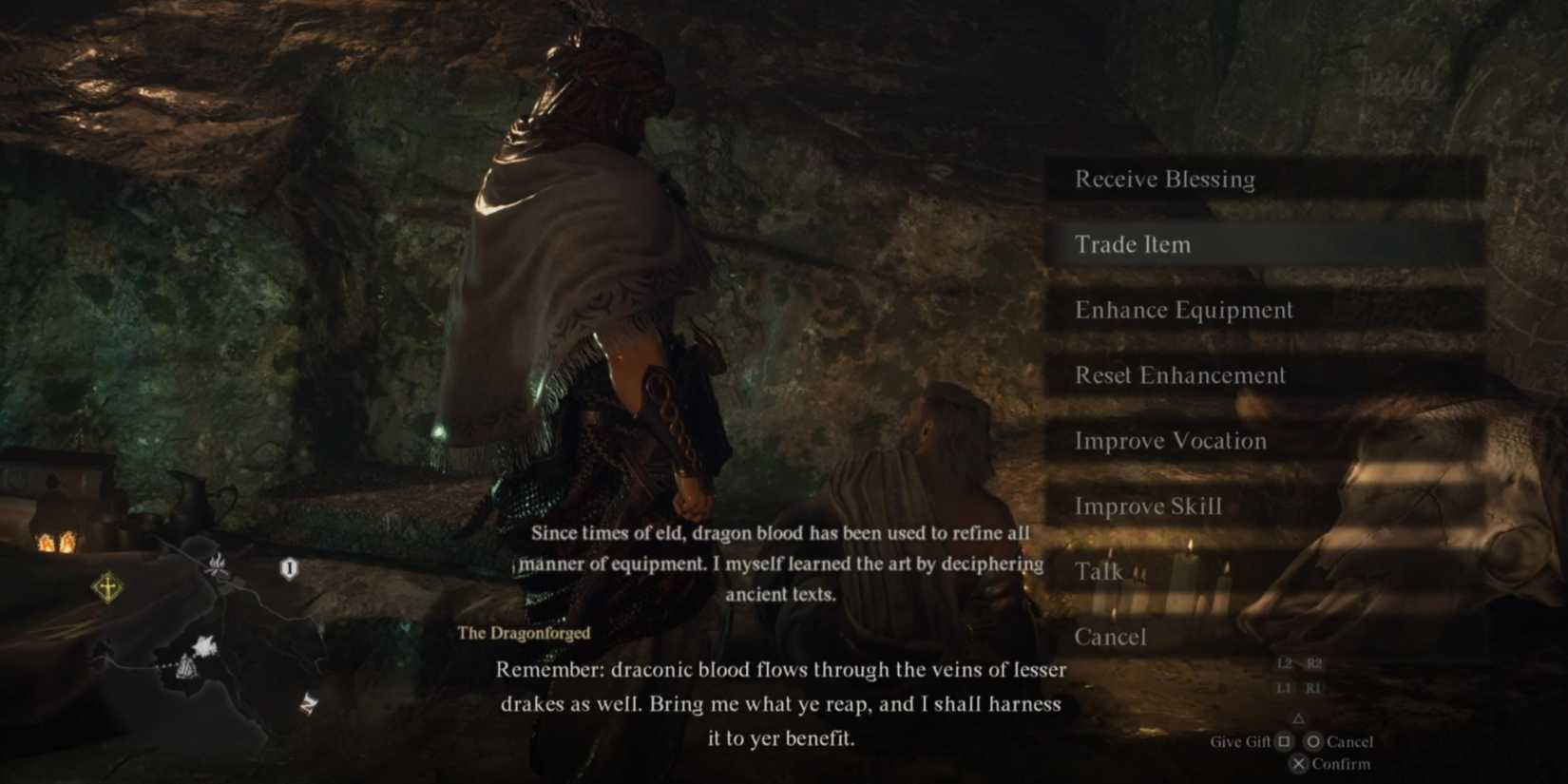The height and width of the screenshot is (784, 1568).
Task: Select the Improve Skill option
Action: coord(1149,506)
